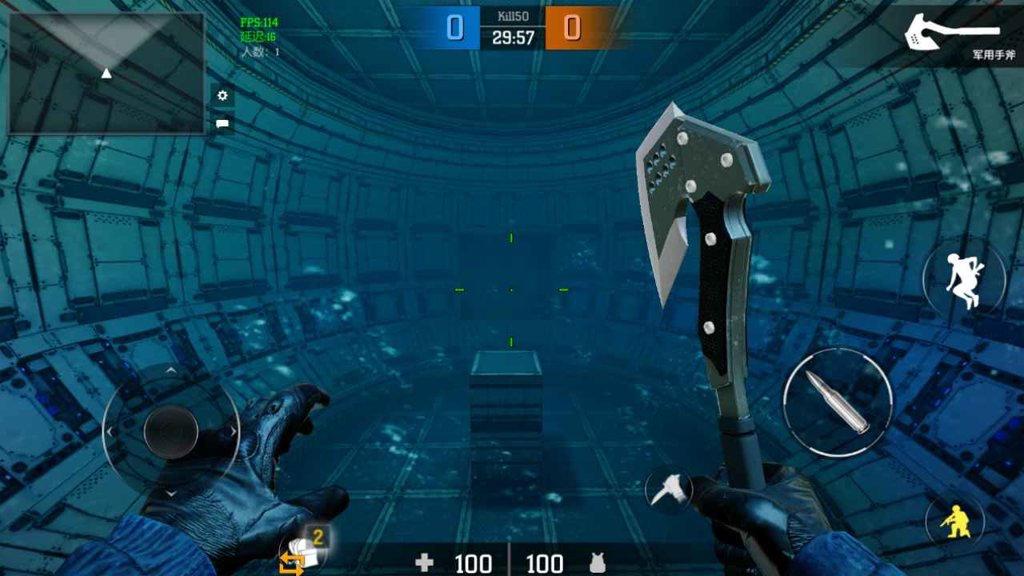Open the chat message icon
Viewport: 1024px width, 576px height.
coord(222,124)
